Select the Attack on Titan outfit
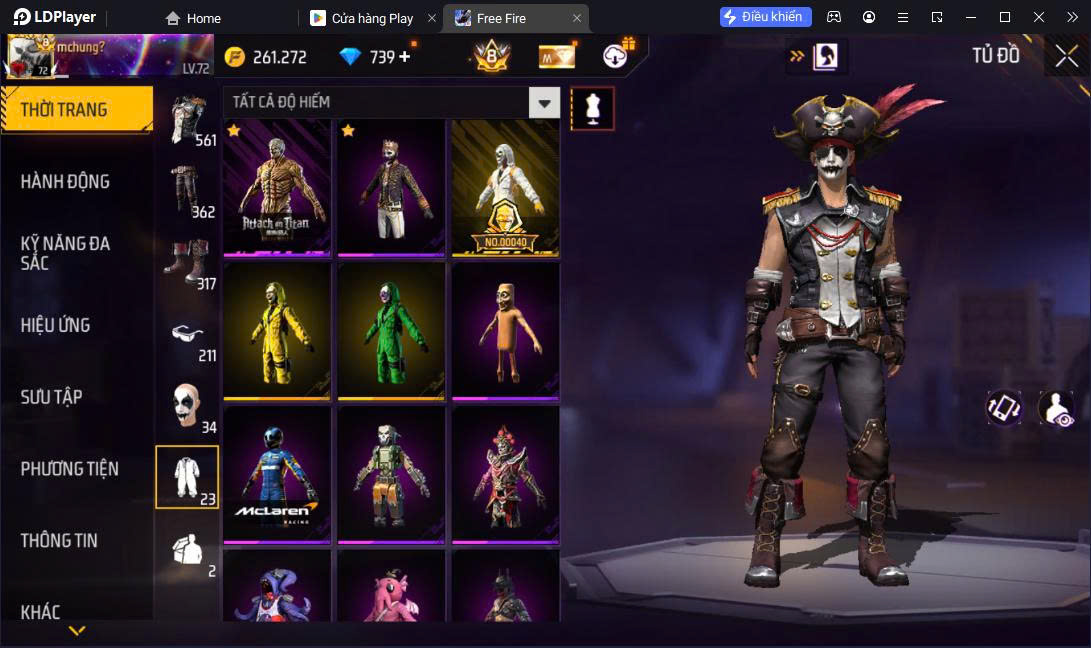This screenshot has height=648, width=1091. 277,187
